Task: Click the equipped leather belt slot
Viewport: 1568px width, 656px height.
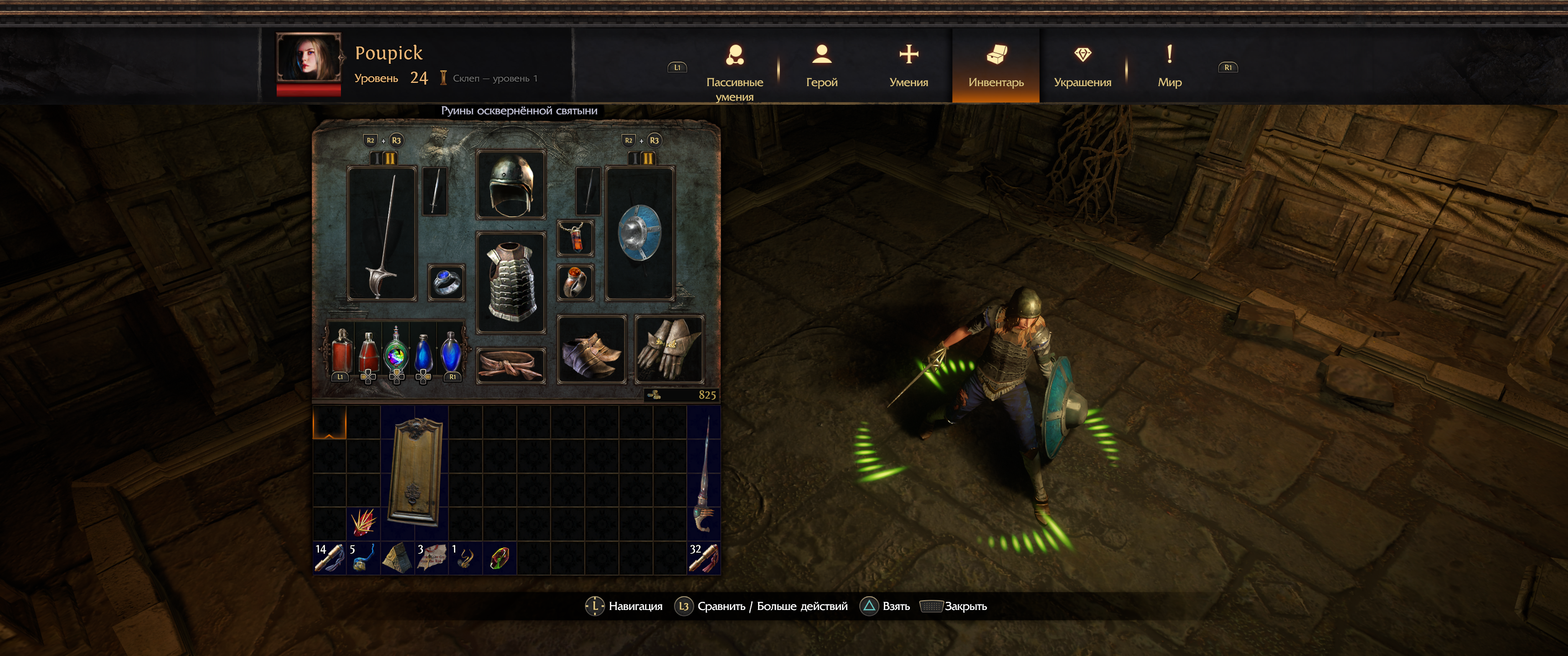Action: (x=511, y=365)
